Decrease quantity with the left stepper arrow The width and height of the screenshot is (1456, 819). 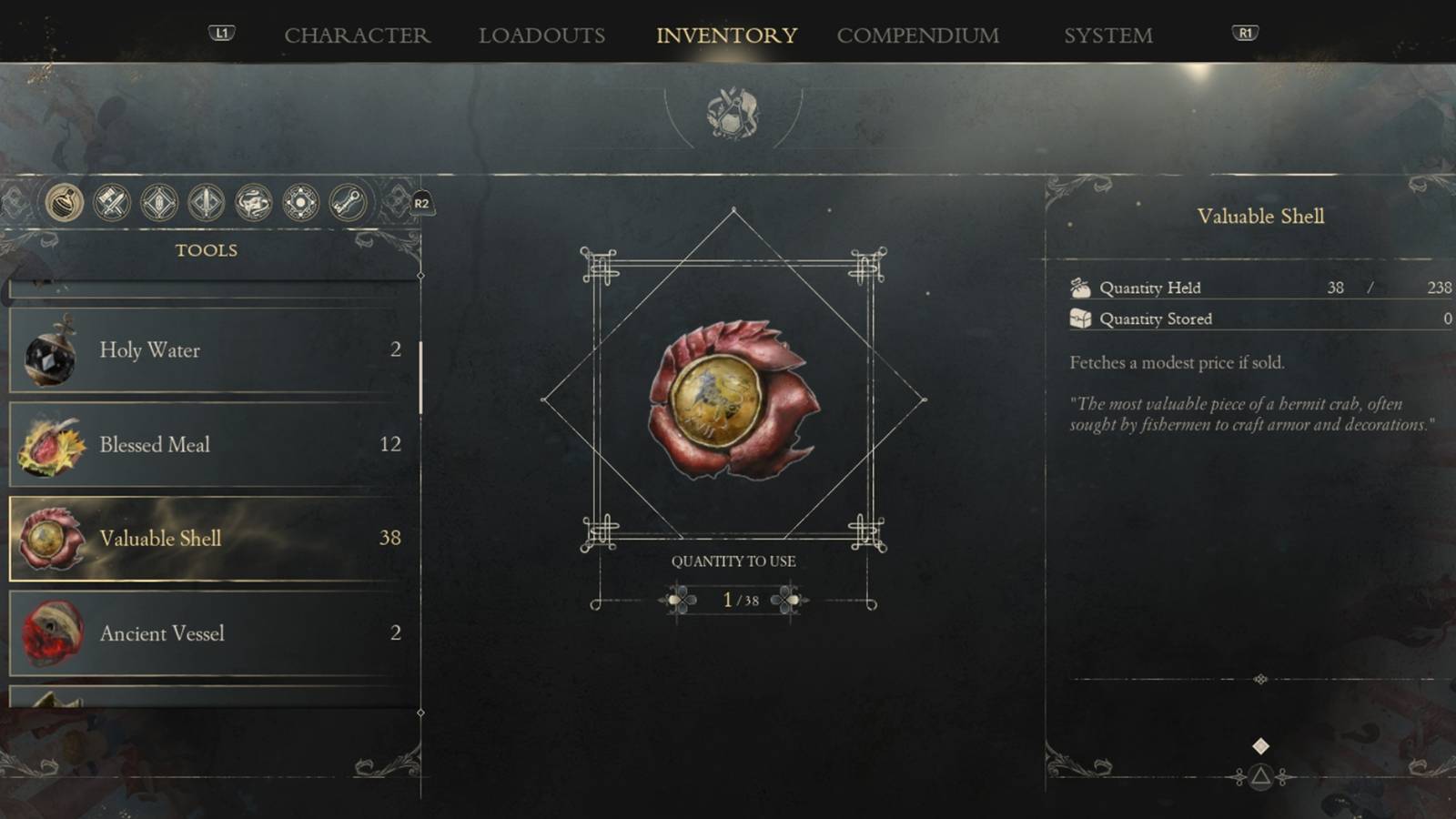674,601
